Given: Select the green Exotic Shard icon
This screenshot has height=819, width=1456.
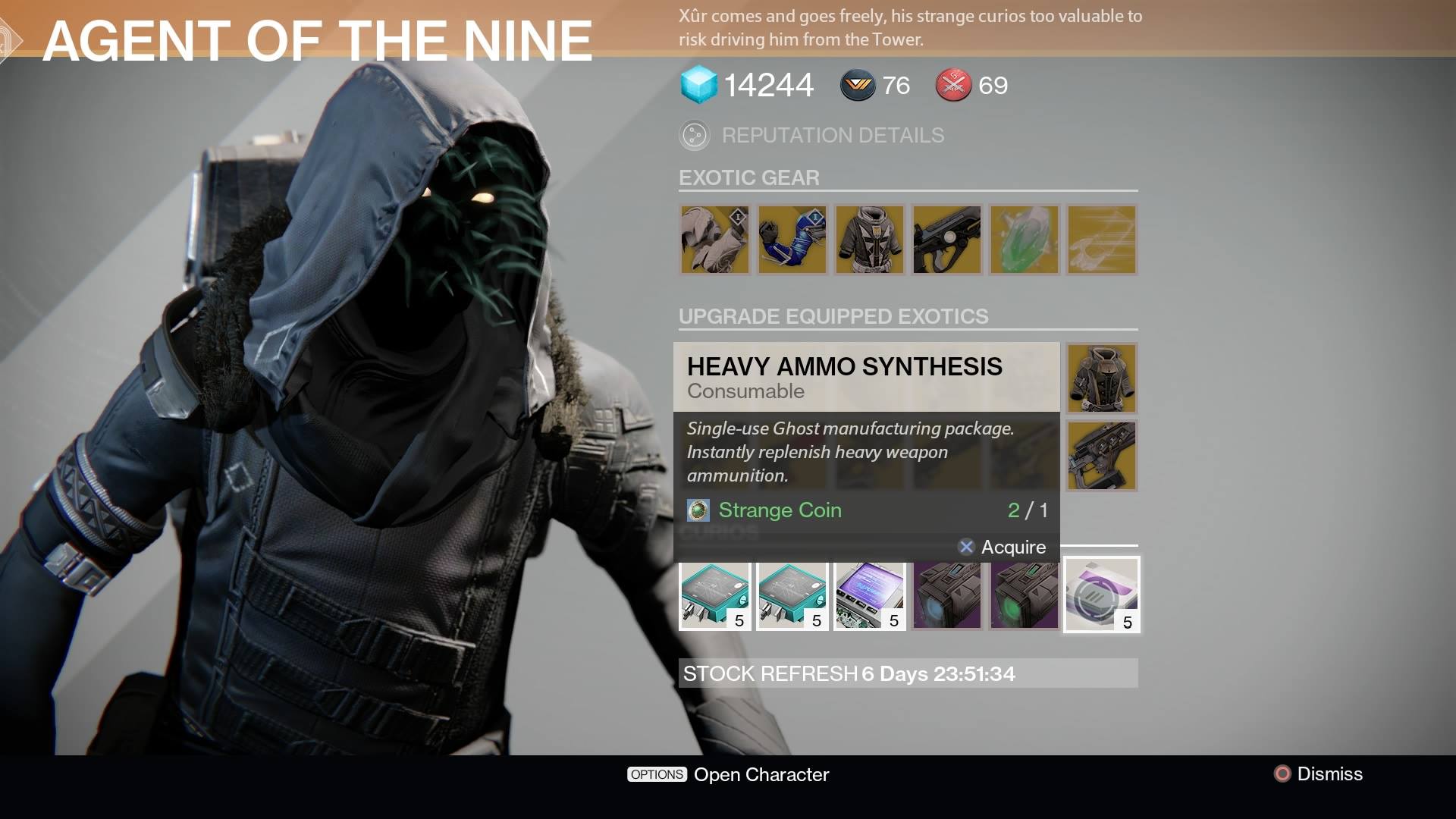Looking at the screenshot, I should point(1025,240).
